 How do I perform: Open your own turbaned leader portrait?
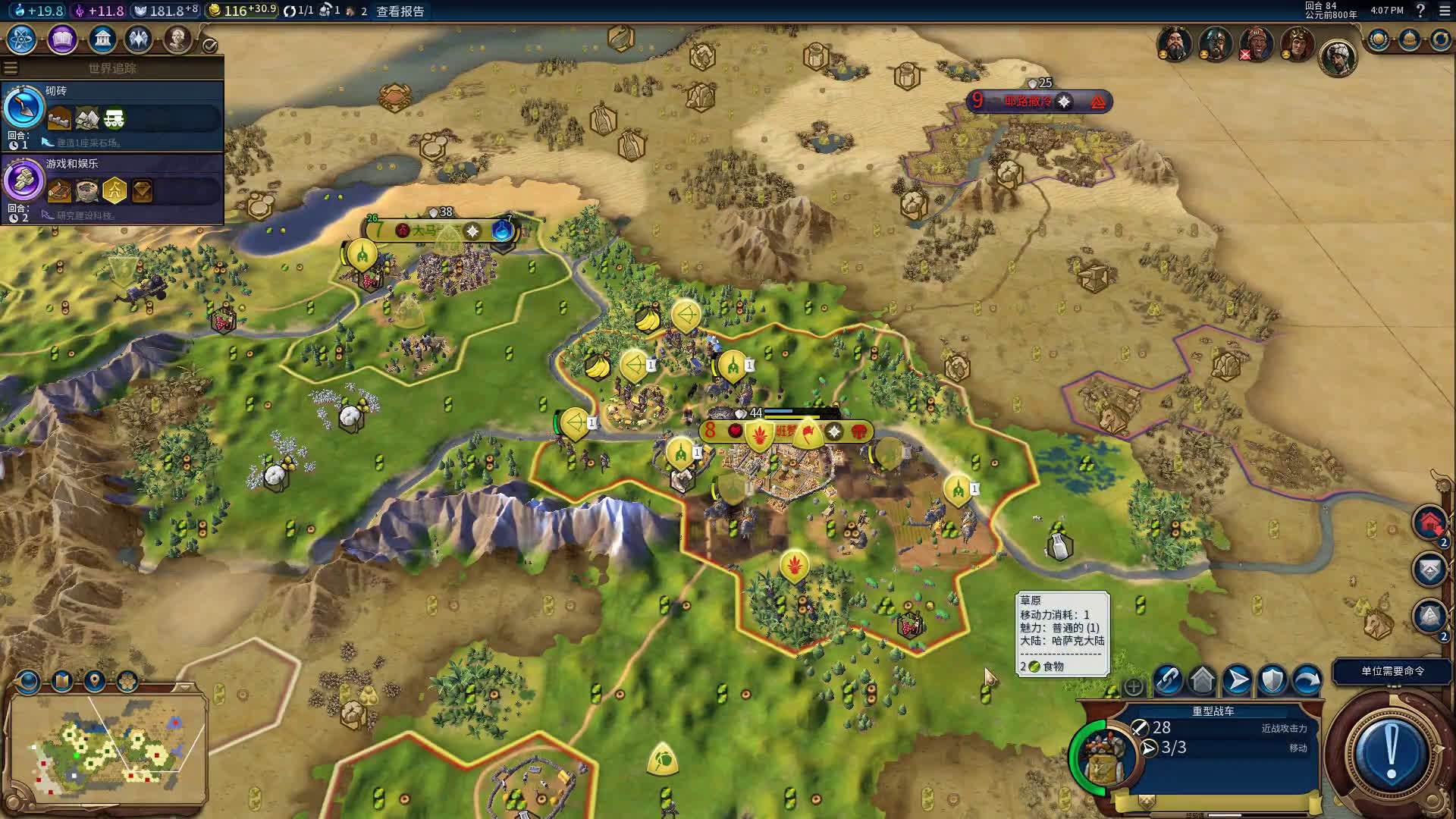tap(1338, 57)
